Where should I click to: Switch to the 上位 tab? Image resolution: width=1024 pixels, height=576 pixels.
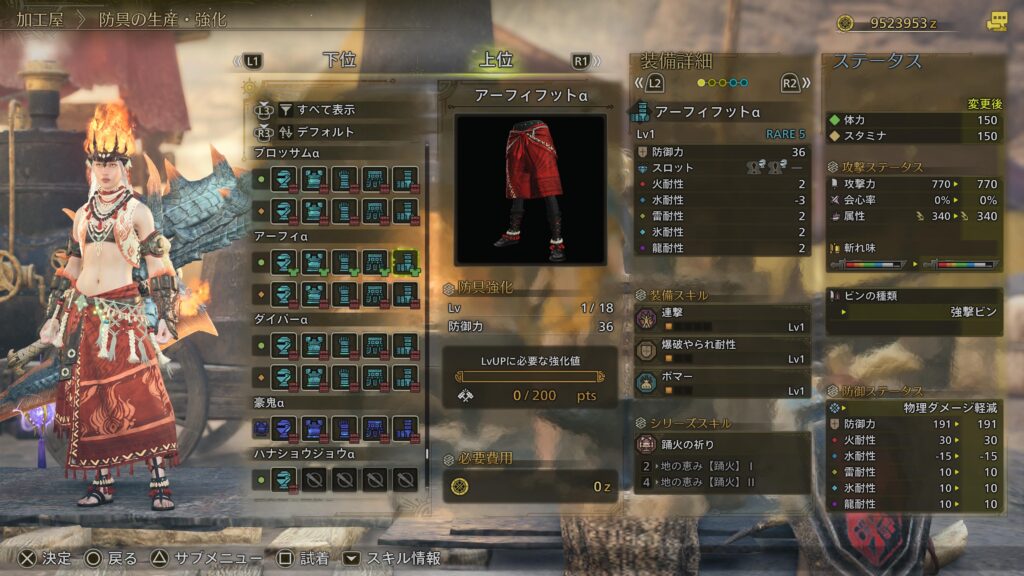point(496,60)
